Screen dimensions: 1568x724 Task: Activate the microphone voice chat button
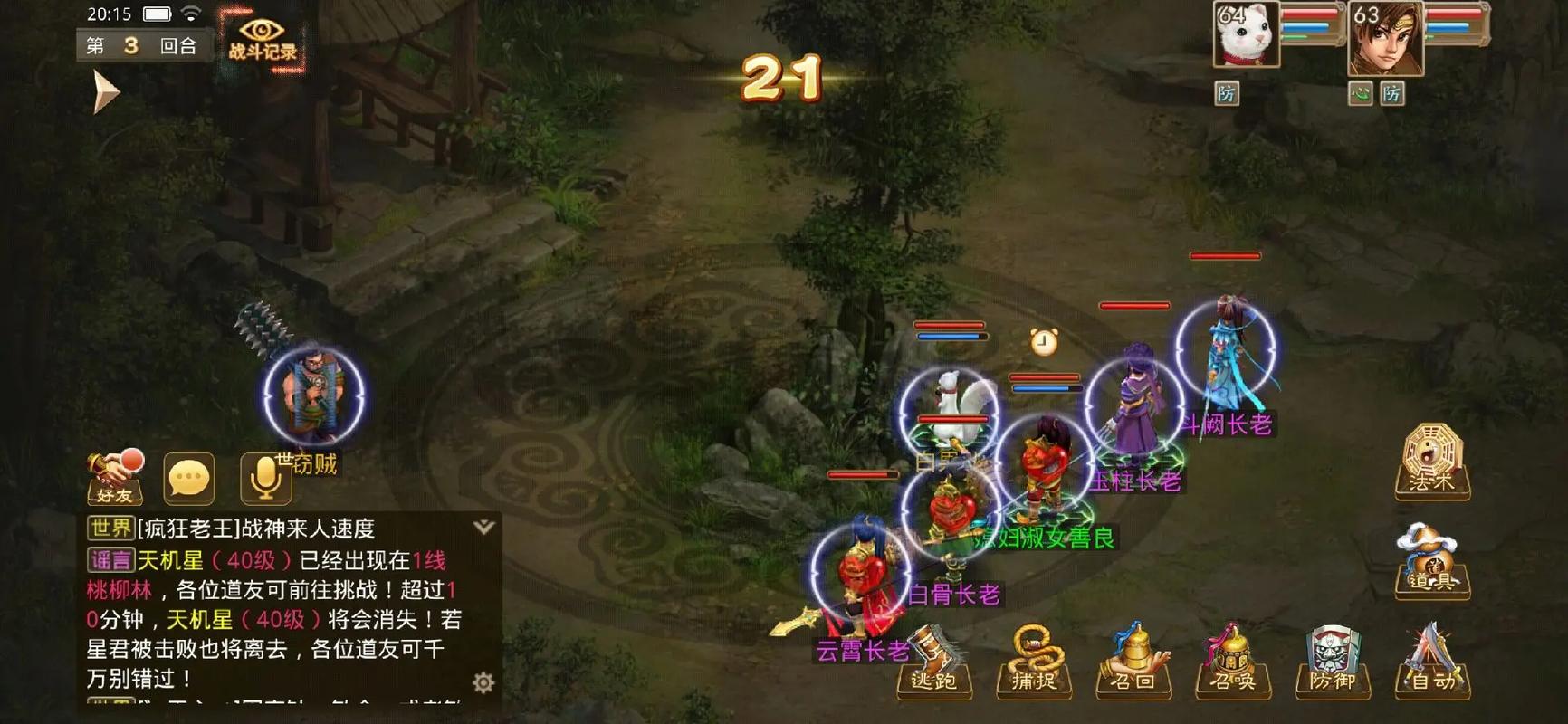point(265,478)
